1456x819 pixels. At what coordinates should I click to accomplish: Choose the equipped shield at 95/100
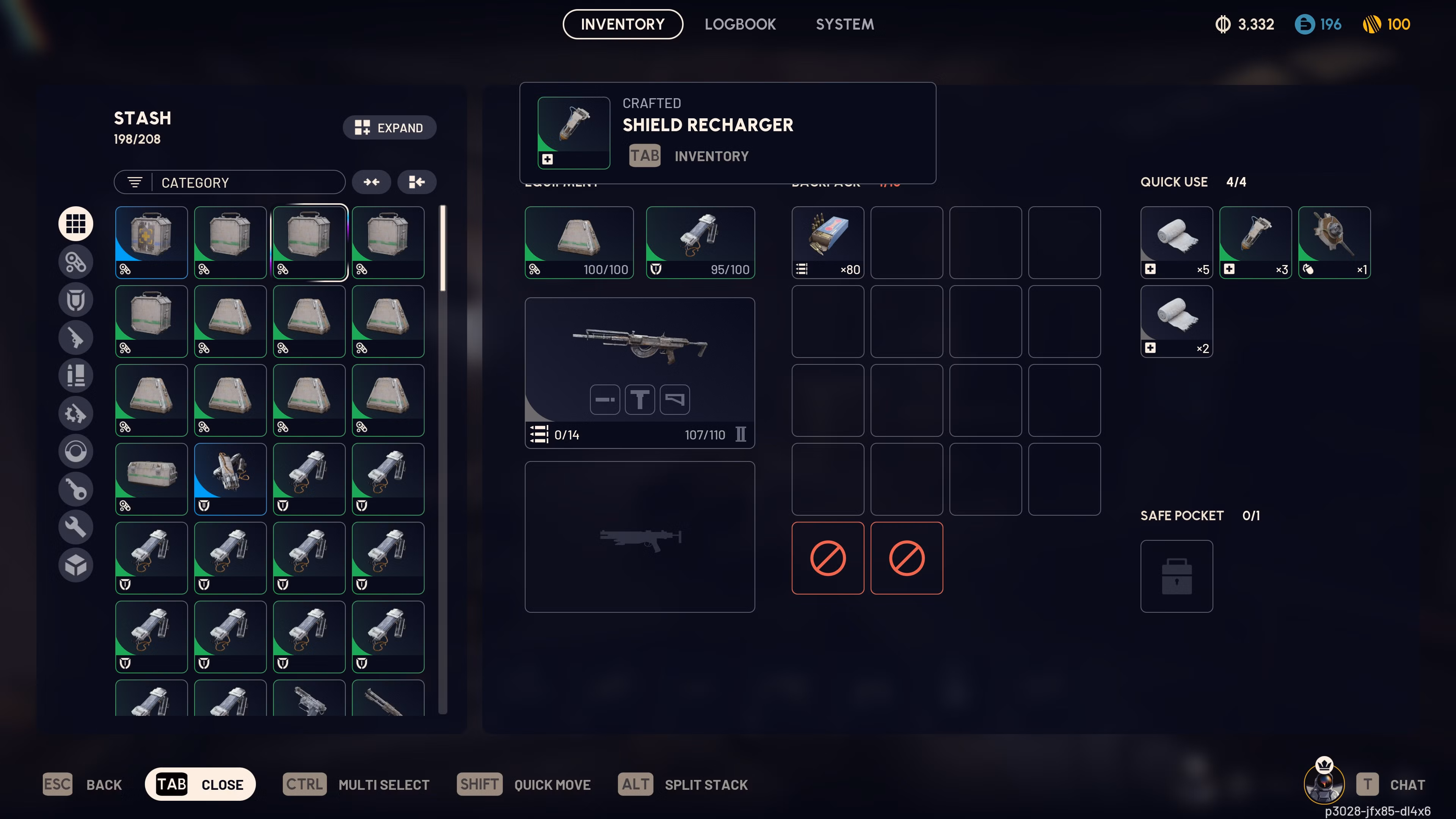coord(700,243)
